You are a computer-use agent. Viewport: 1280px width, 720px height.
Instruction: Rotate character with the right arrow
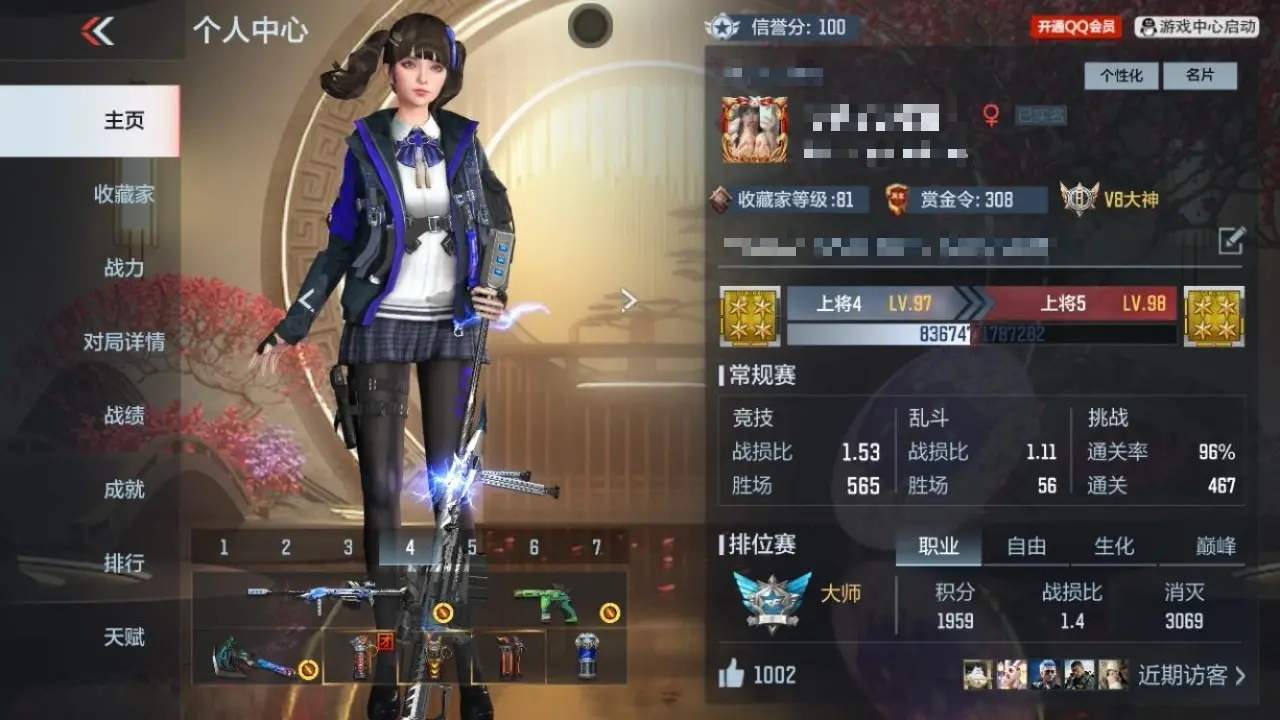tap(628, 300)
